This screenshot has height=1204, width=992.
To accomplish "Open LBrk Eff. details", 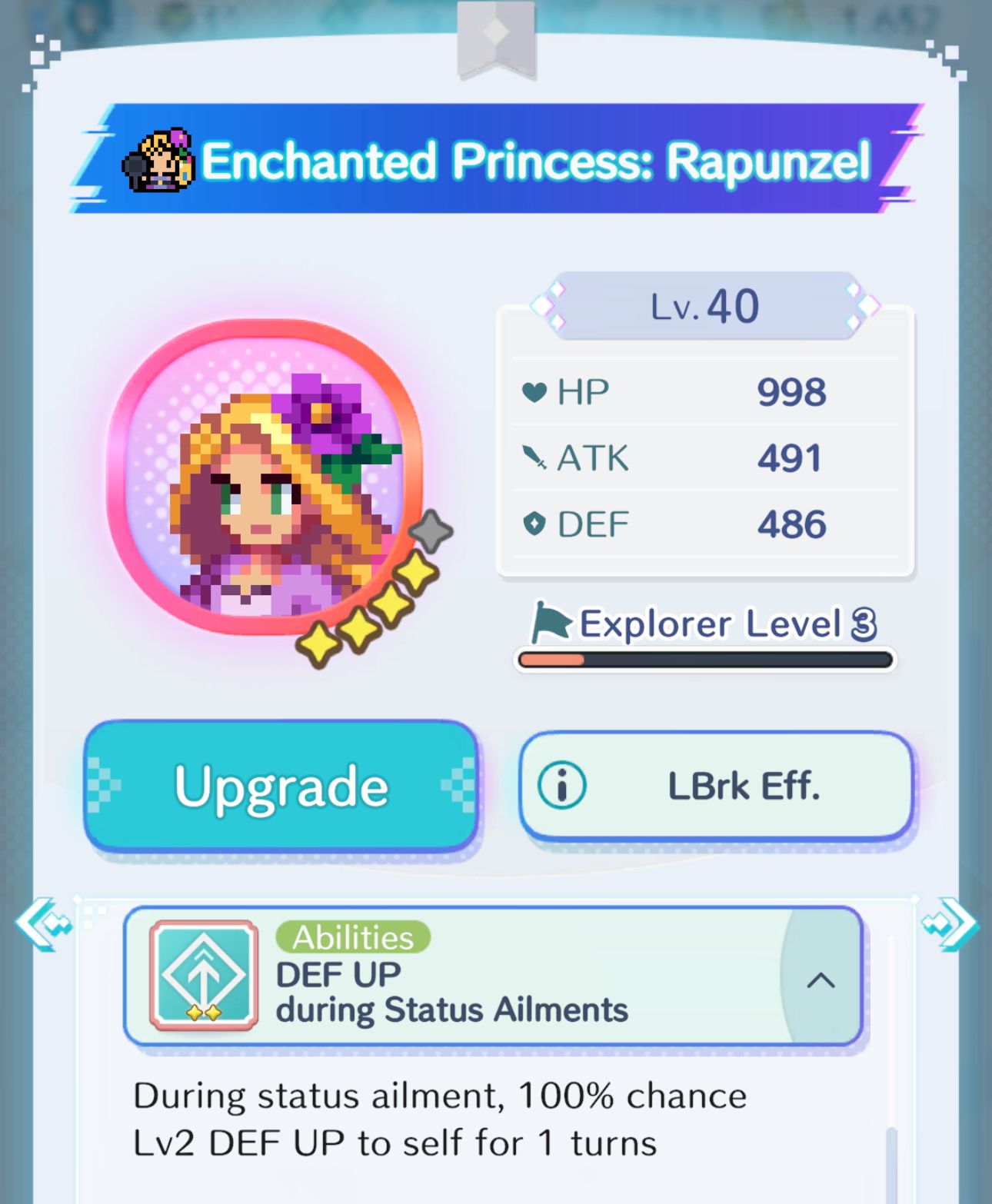I will (x=715, y=785).
